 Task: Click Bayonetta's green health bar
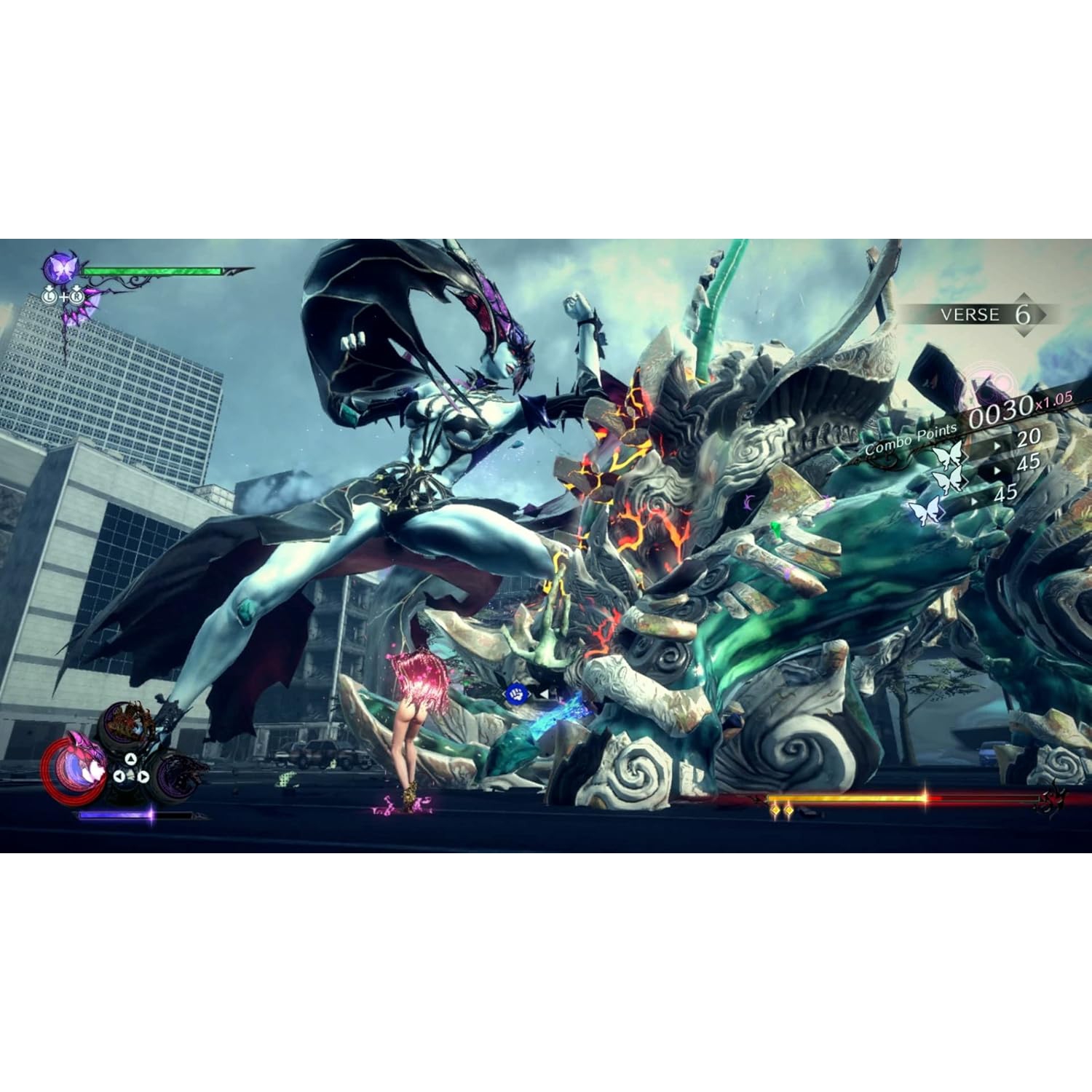[x=151, y=271]
